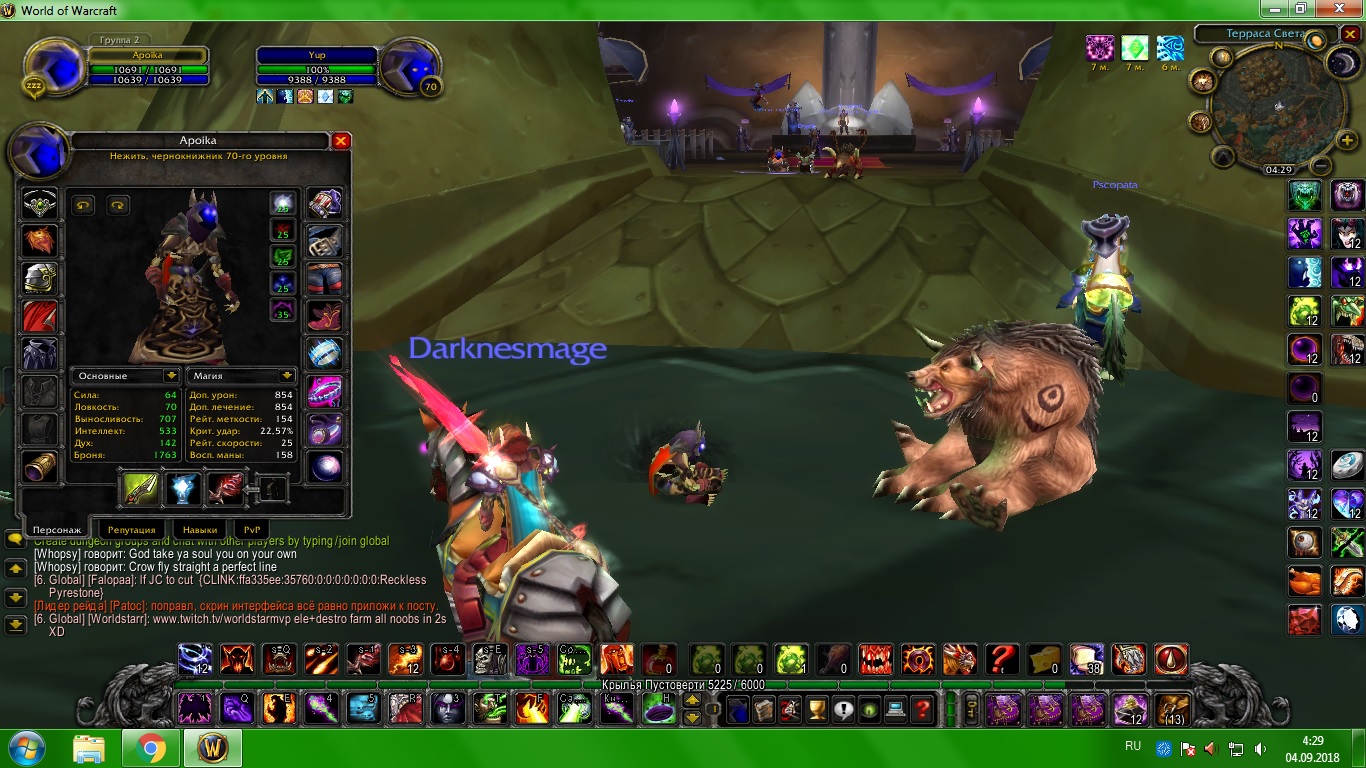
Task: Click the minimap zoom-out minus button
Action: click(x=1321, y=167)
